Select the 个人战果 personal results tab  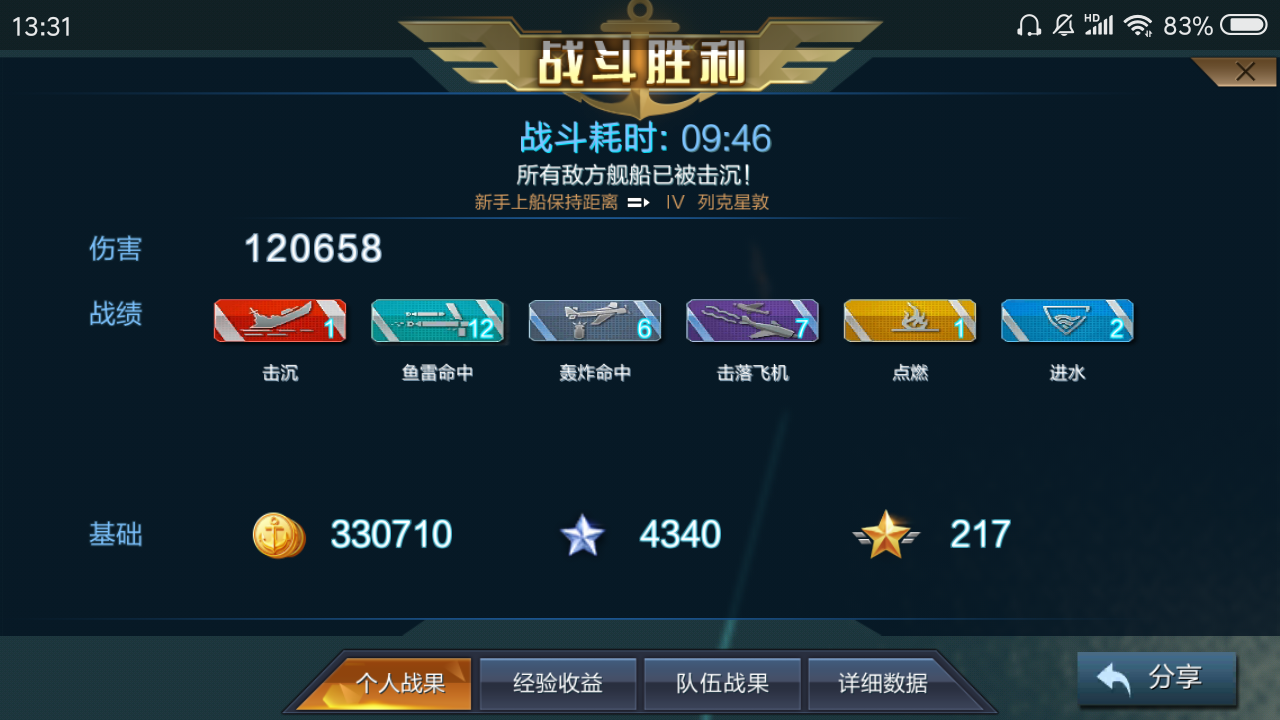[404, 684]
